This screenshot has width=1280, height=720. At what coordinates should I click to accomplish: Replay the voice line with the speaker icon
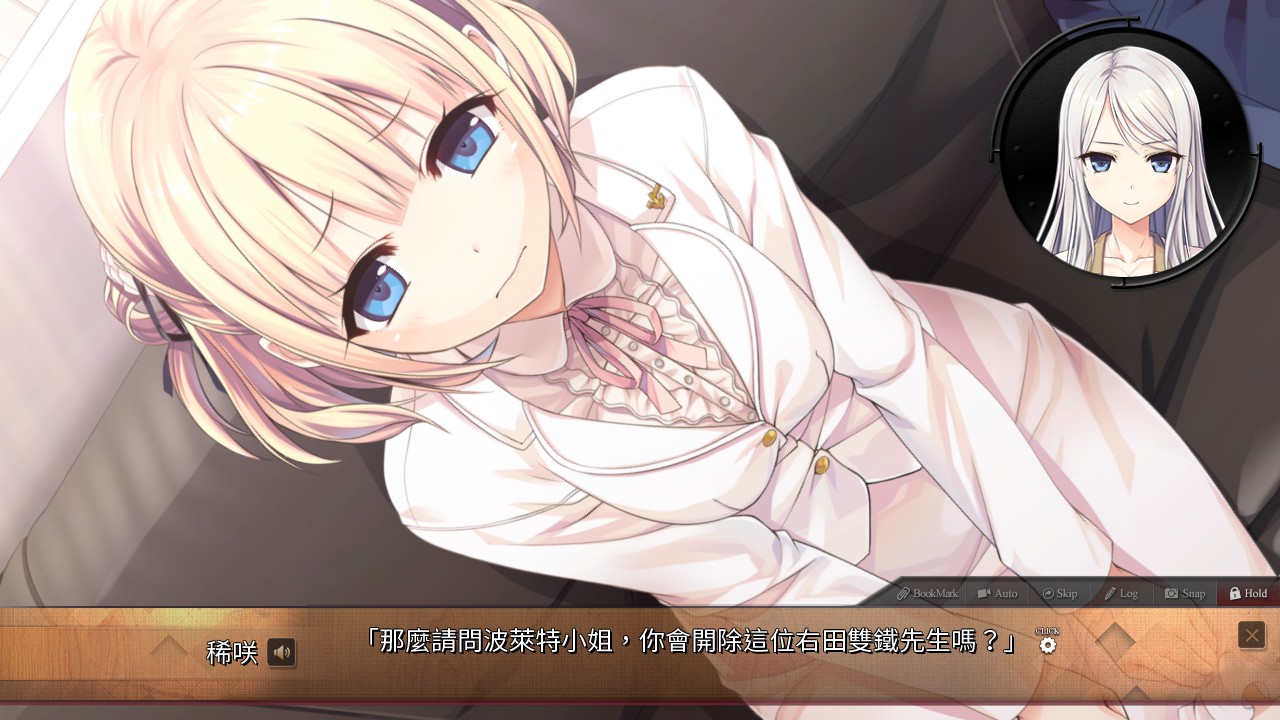(x=283, y=652)
